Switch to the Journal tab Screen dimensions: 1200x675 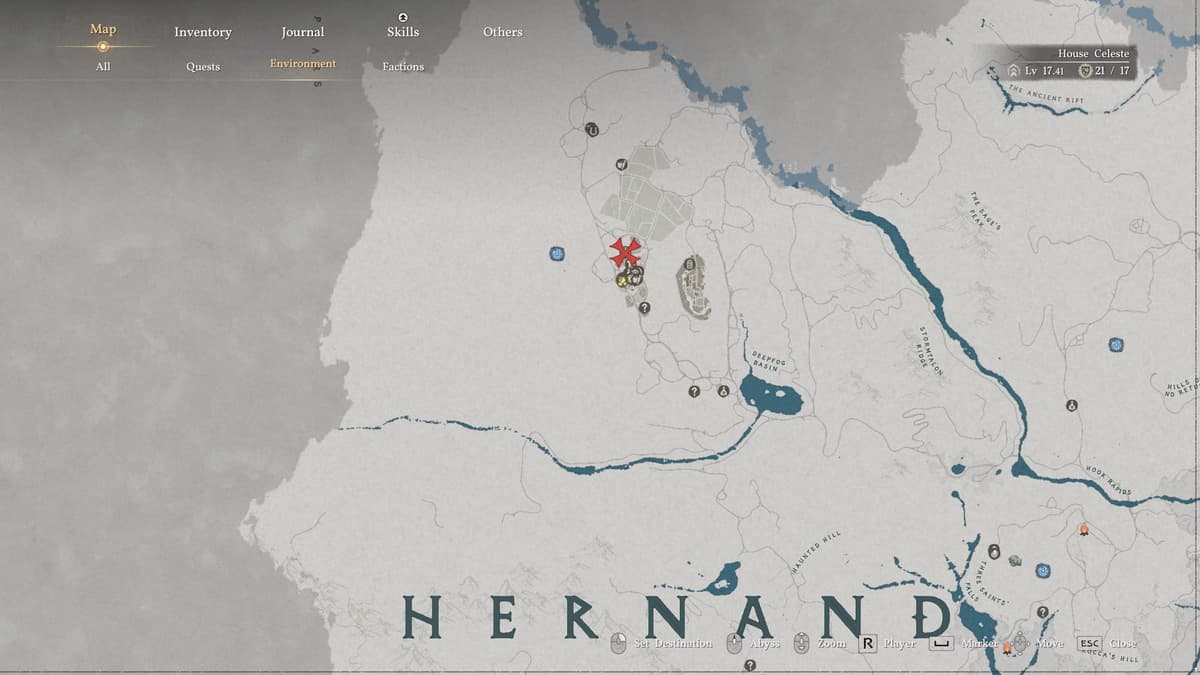(x=302, y=32)
